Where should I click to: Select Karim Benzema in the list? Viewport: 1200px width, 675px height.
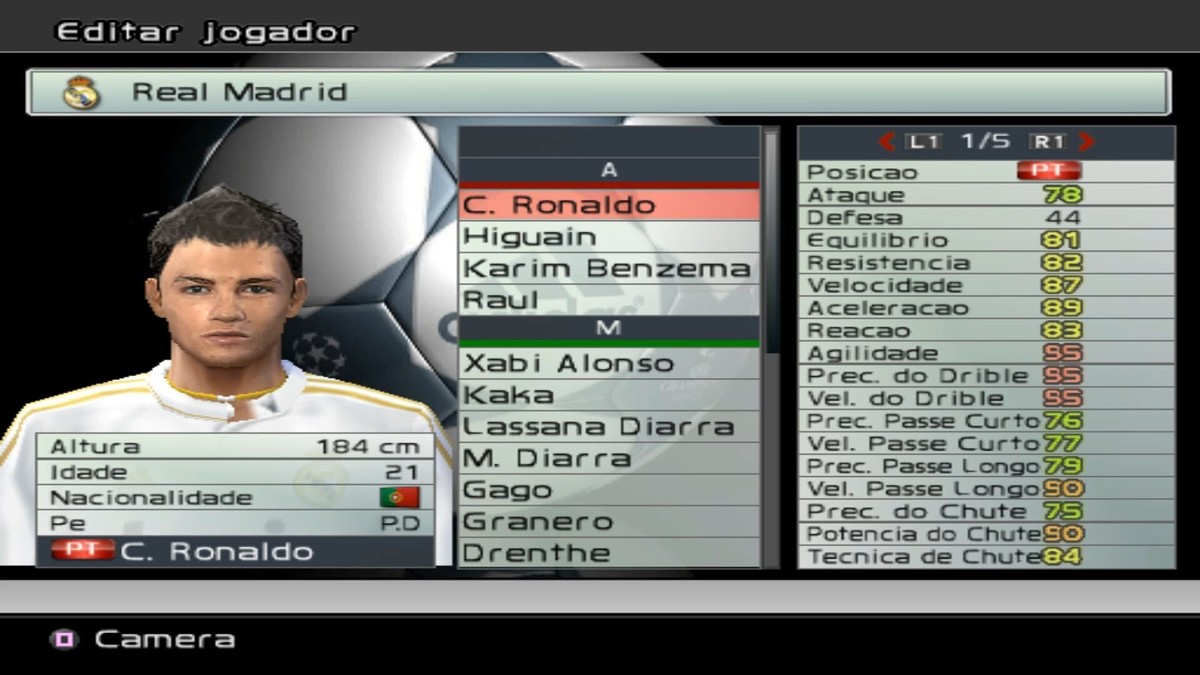pyautogui.click(x=608, y=268)
